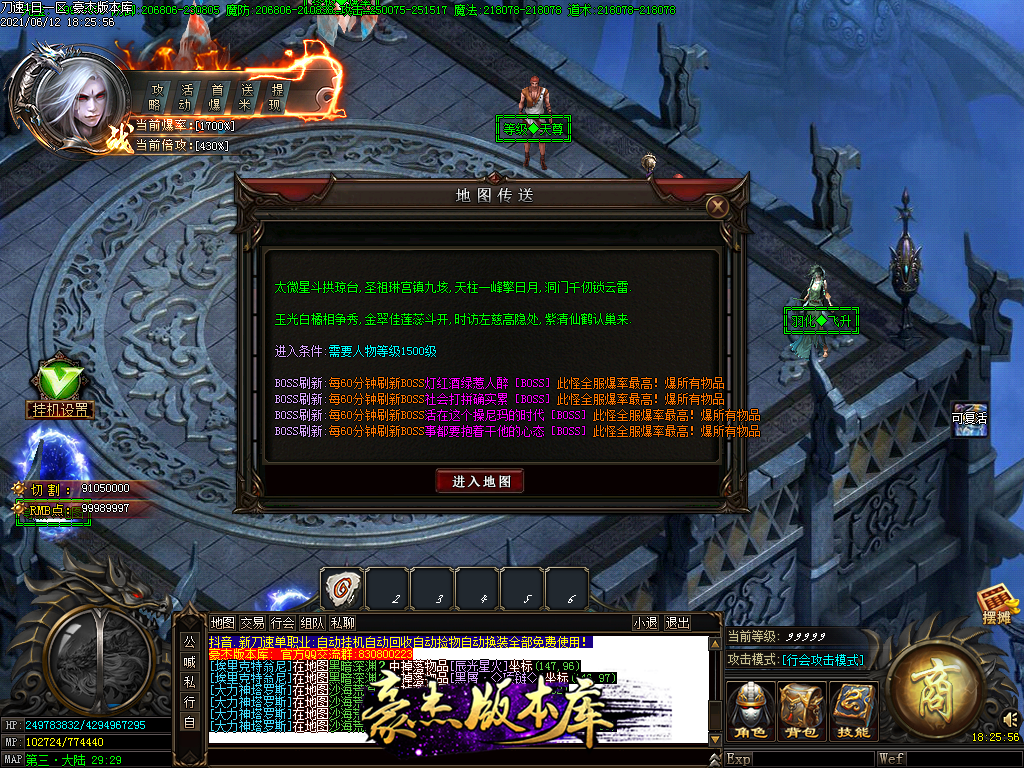Open the 活动 events button
This screenshot has width=1024, height=768.
pyautogui.click(x=186, y=97)
